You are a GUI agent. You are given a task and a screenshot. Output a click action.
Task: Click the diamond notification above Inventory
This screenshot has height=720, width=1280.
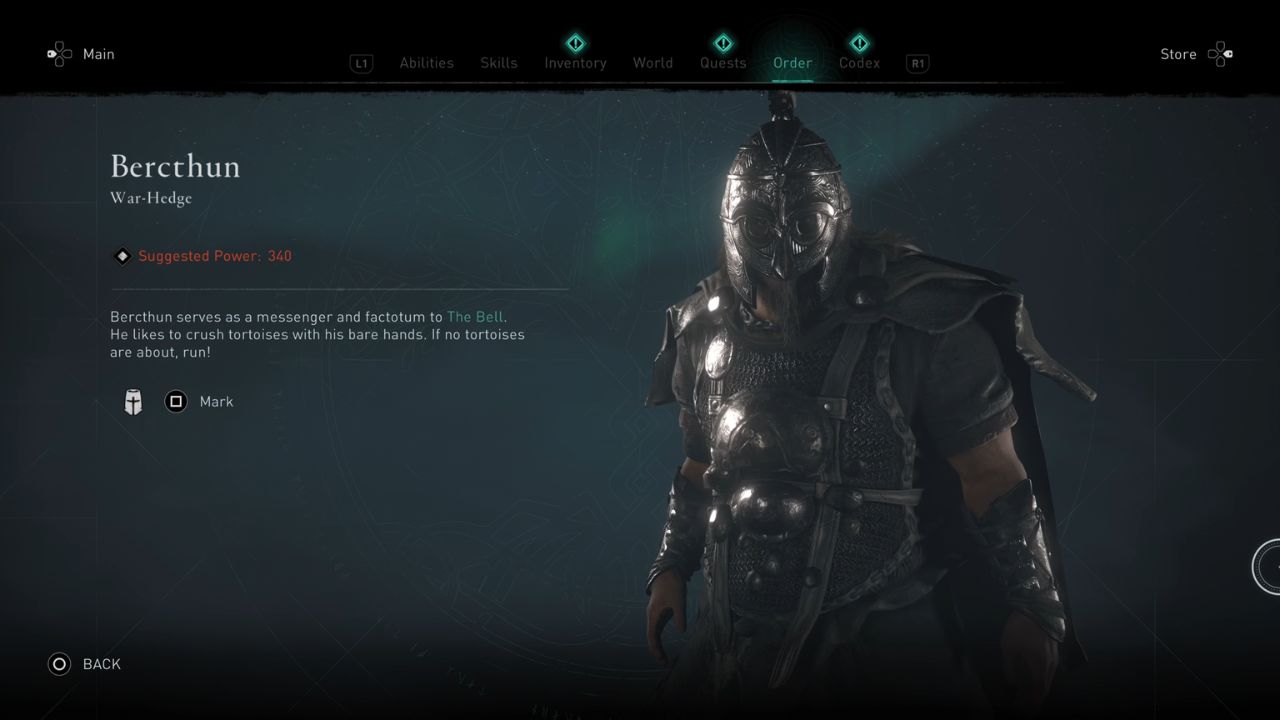click(575, 43)
